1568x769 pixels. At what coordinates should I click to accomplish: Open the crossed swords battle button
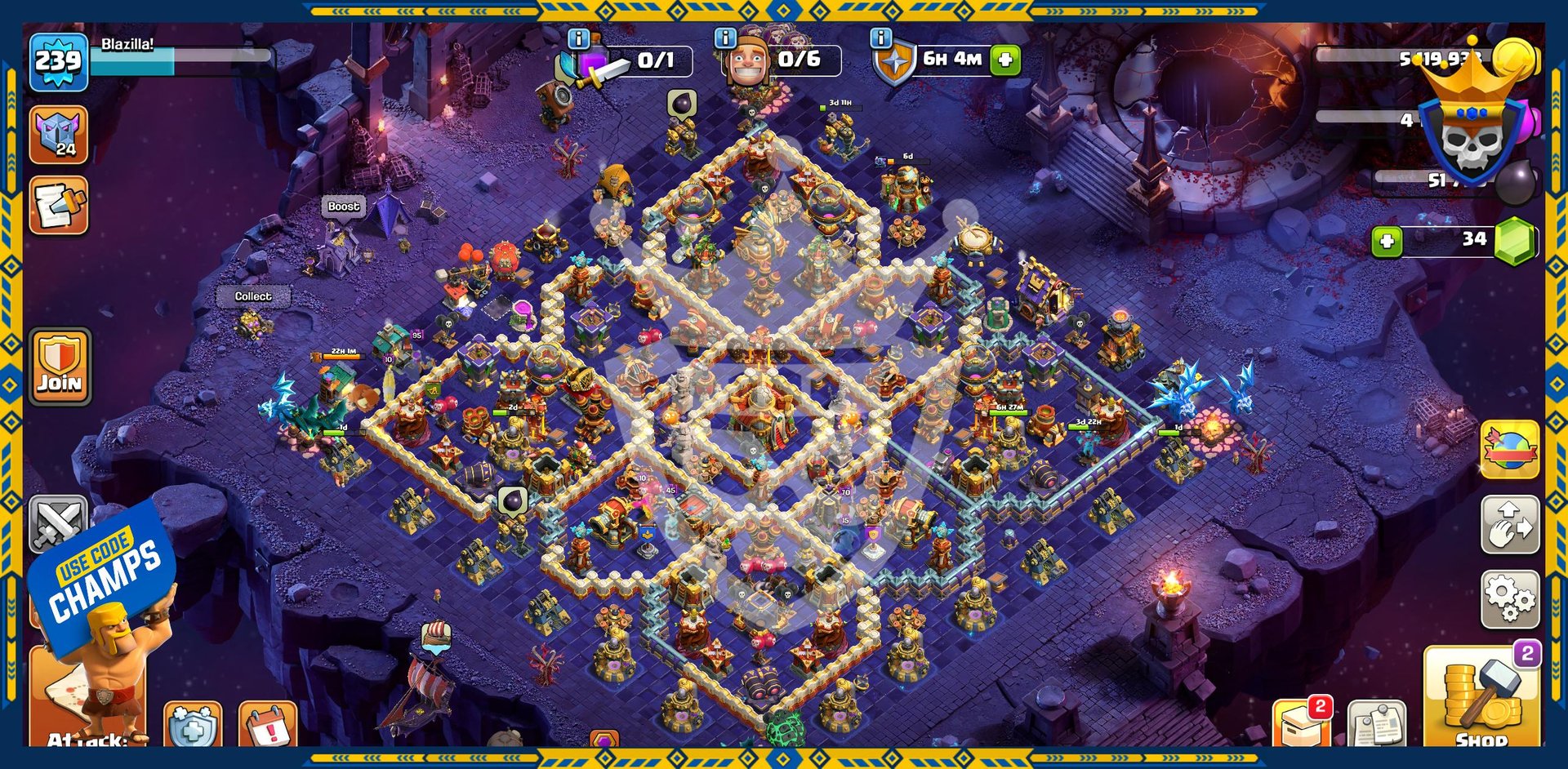pyautogui.click(x=57, y=520)
